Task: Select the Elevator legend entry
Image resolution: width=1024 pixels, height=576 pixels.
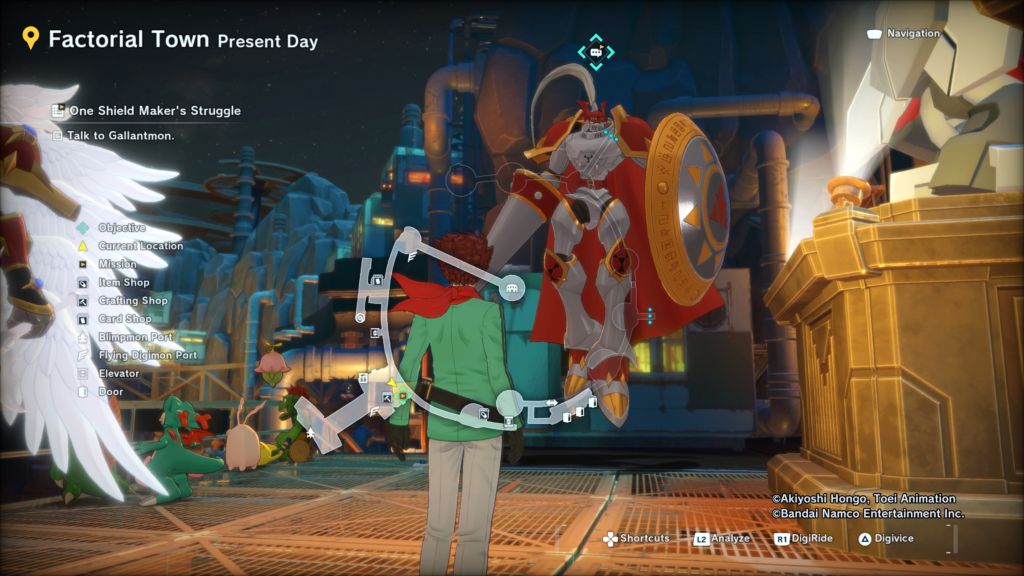Action: [x=118, y=374]
